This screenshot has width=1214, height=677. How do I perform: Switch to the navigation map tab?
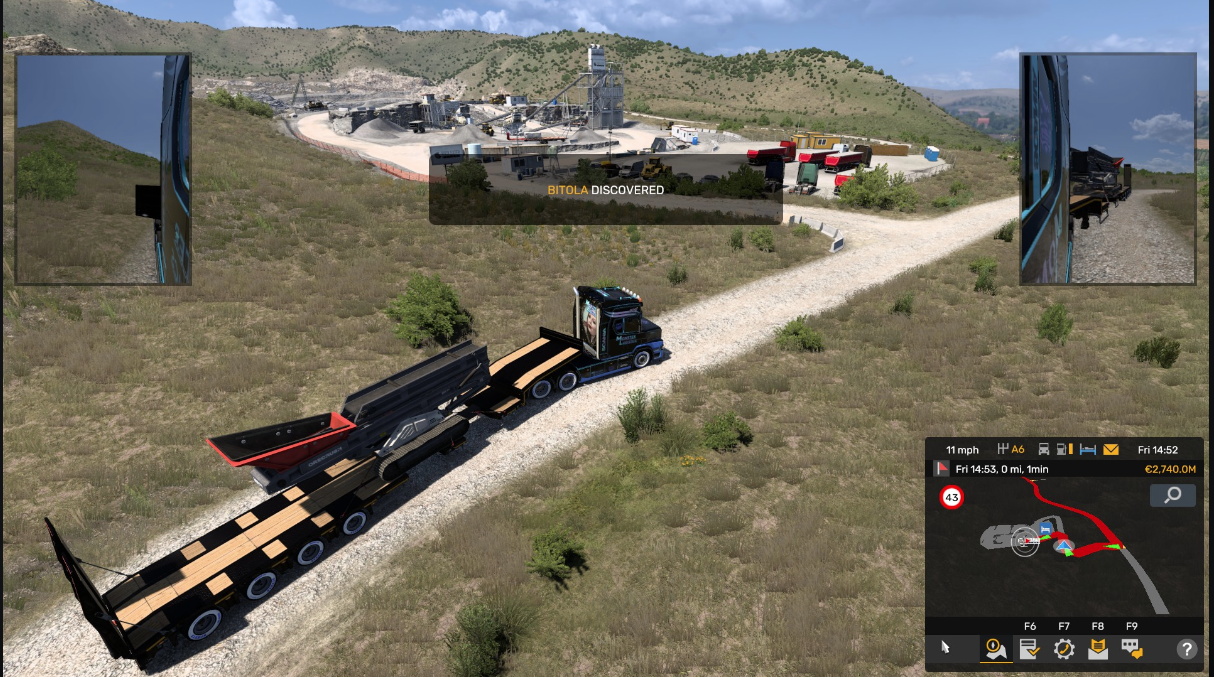pos(995,648)
